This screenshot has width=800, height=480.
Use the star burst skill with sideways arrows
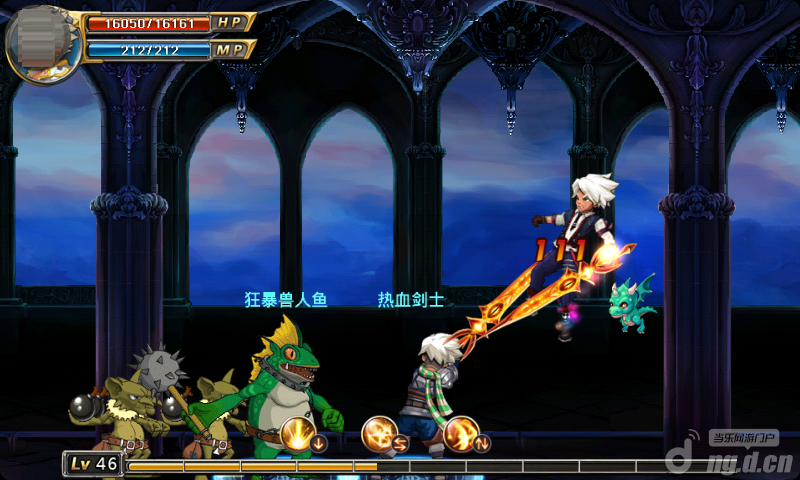[381, 435]
